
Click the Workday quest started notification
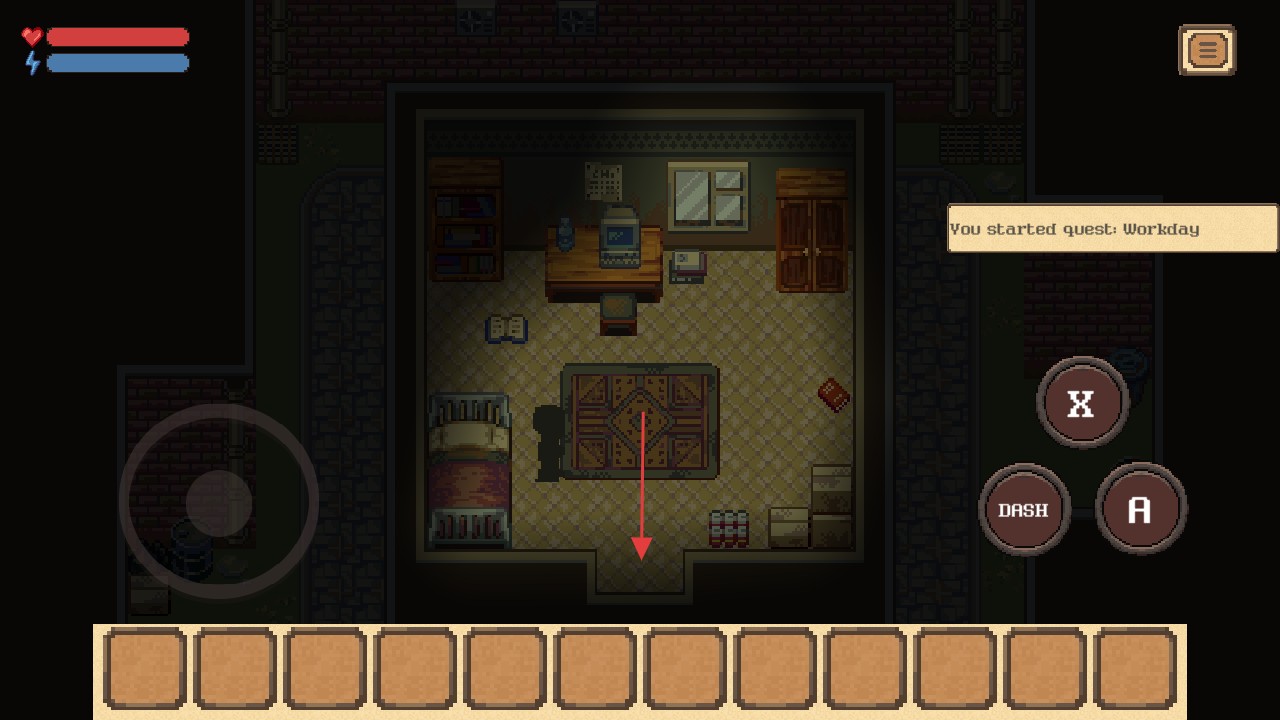coord(1112,229)
